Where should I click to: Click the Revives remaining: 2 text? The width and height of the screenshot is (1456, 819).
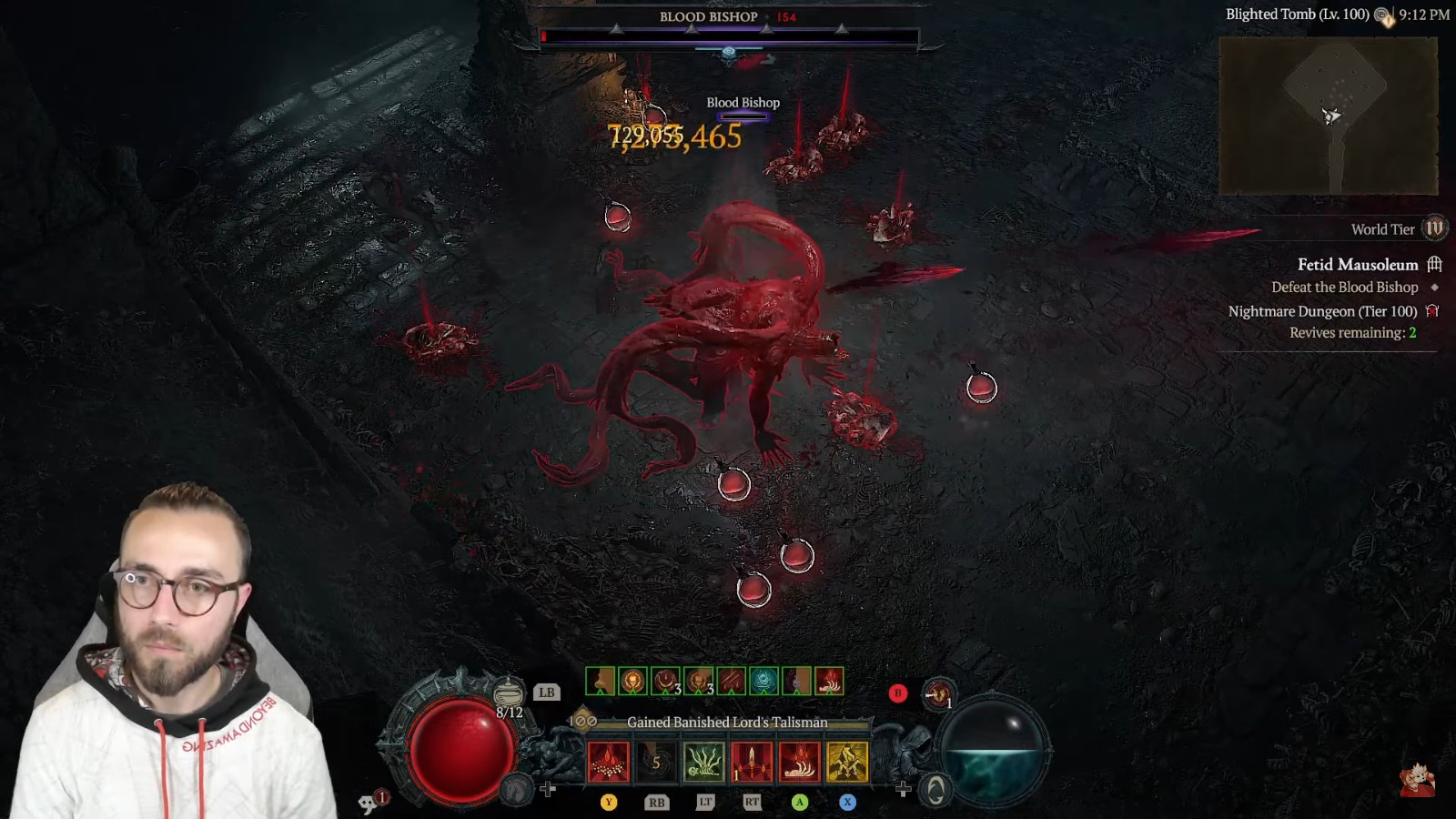click(x=1353, y=332)
